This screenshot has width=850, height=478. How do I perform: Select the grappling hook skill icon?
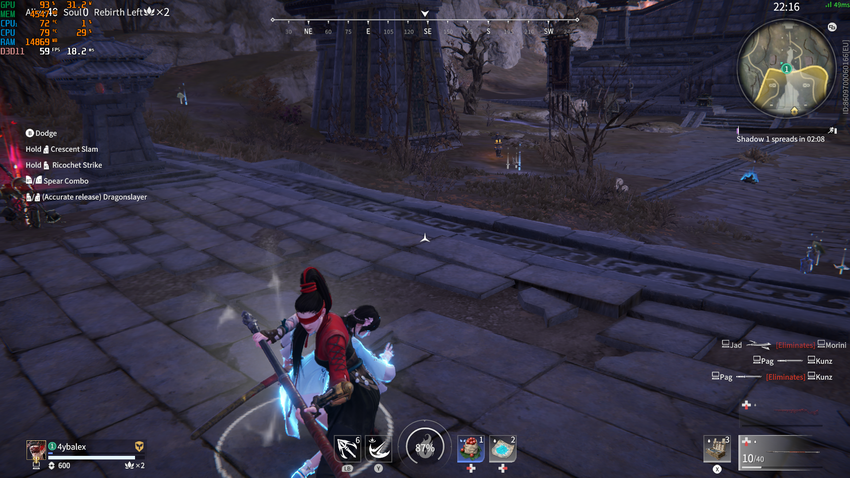(348, 448)
